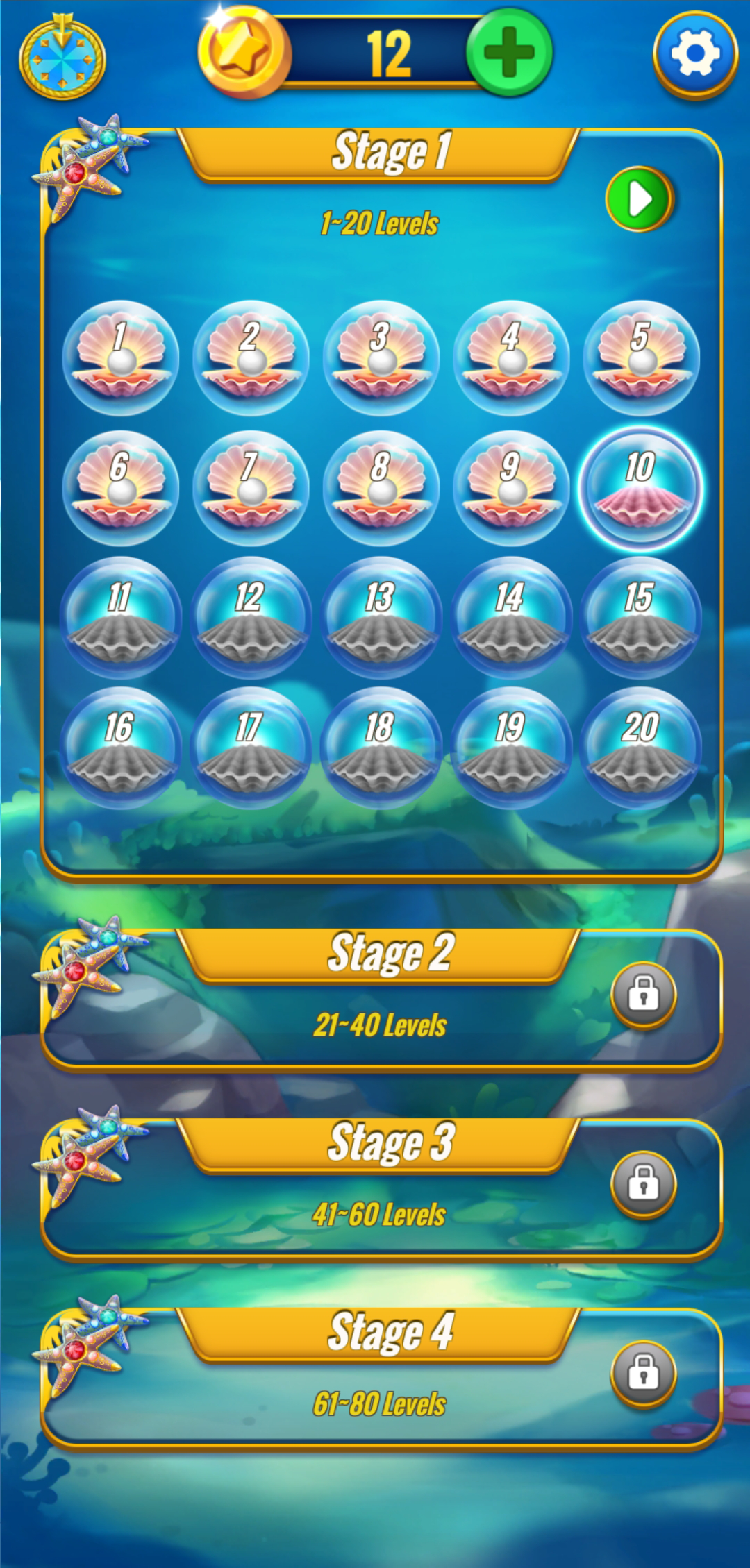750x1568 pixels.
Task: Choose level 3 pearl shell
Action: click(x=381, y=358)
